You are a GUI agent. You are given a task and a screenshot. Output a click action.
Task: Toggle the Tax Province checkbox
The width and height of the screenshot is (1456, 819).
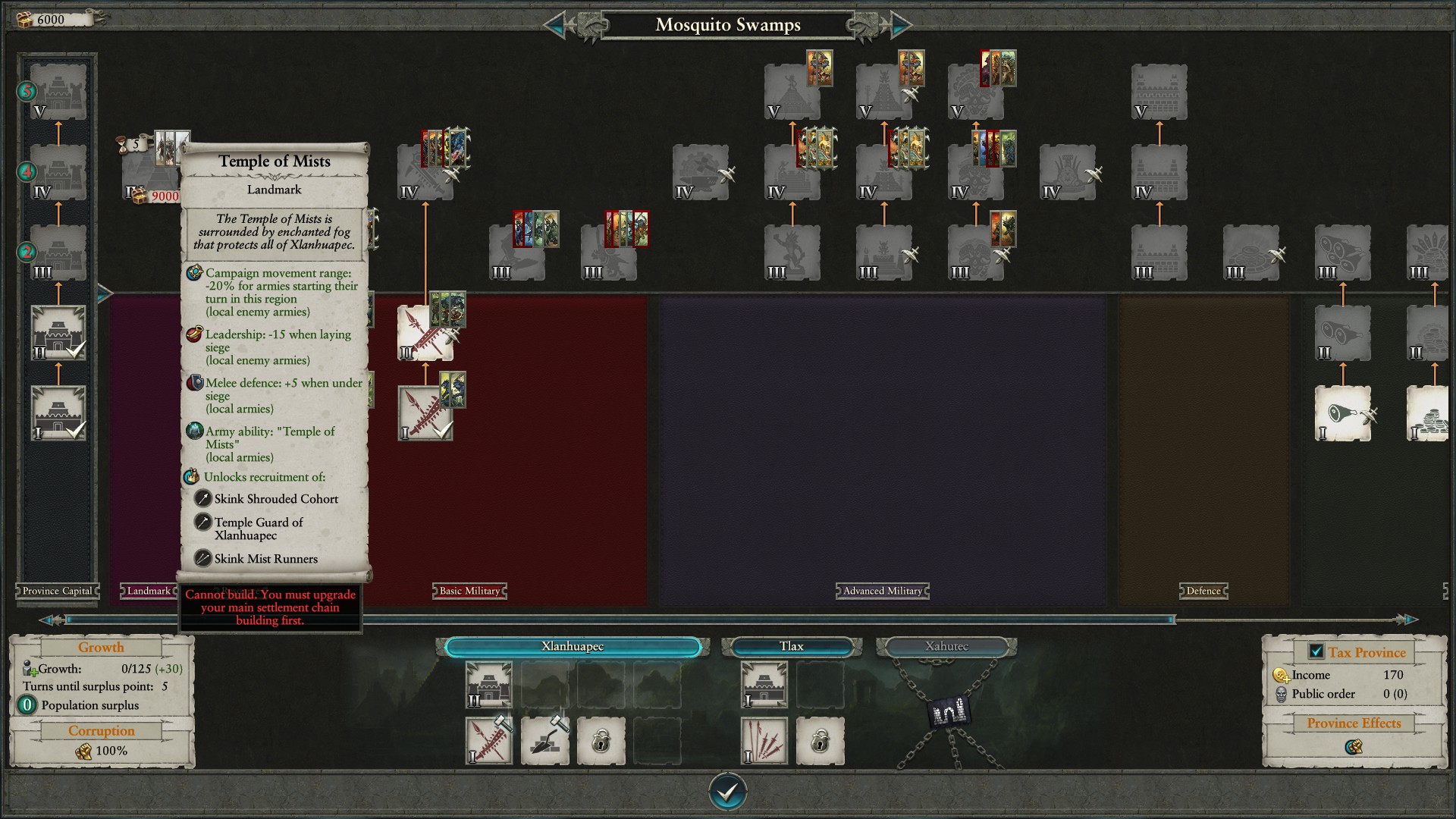1316,651
